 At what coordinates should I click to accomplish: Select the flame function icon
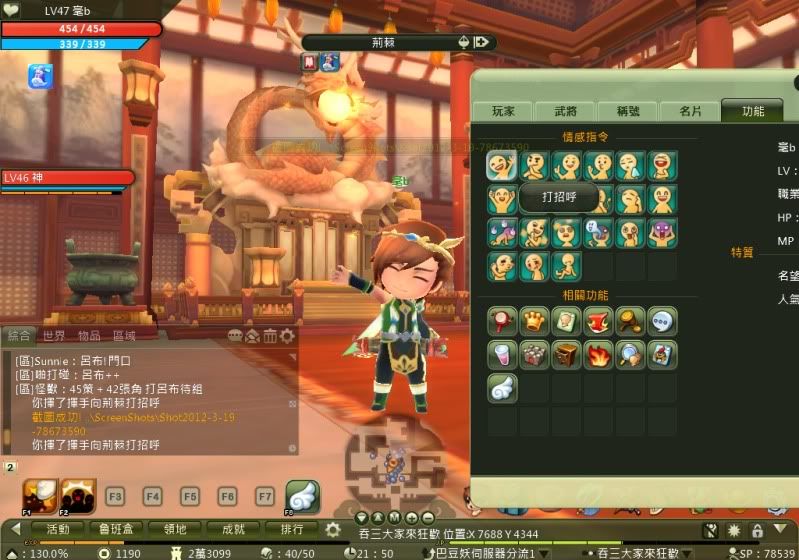[x=599, y=354]
